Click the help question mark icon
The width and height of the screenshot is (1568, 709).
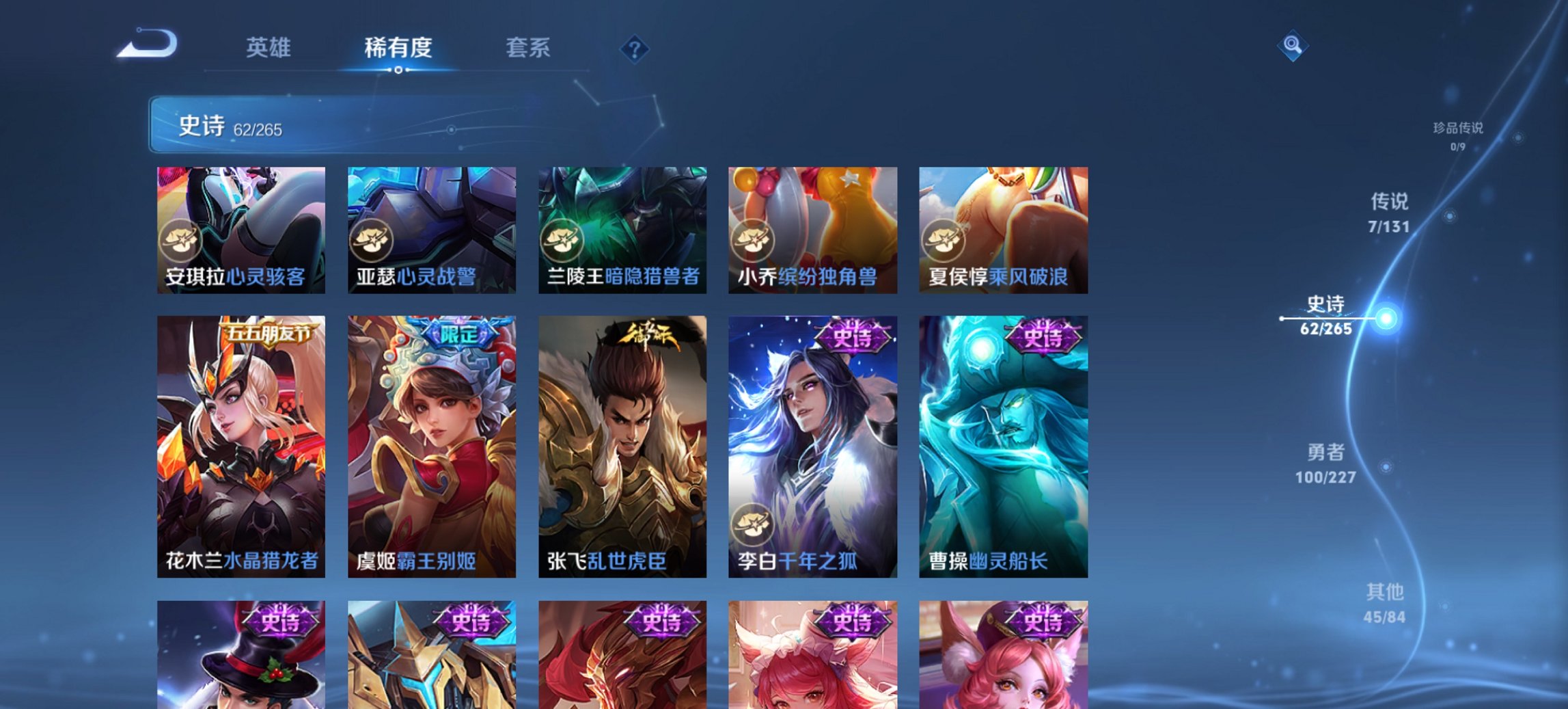point(634,49)
